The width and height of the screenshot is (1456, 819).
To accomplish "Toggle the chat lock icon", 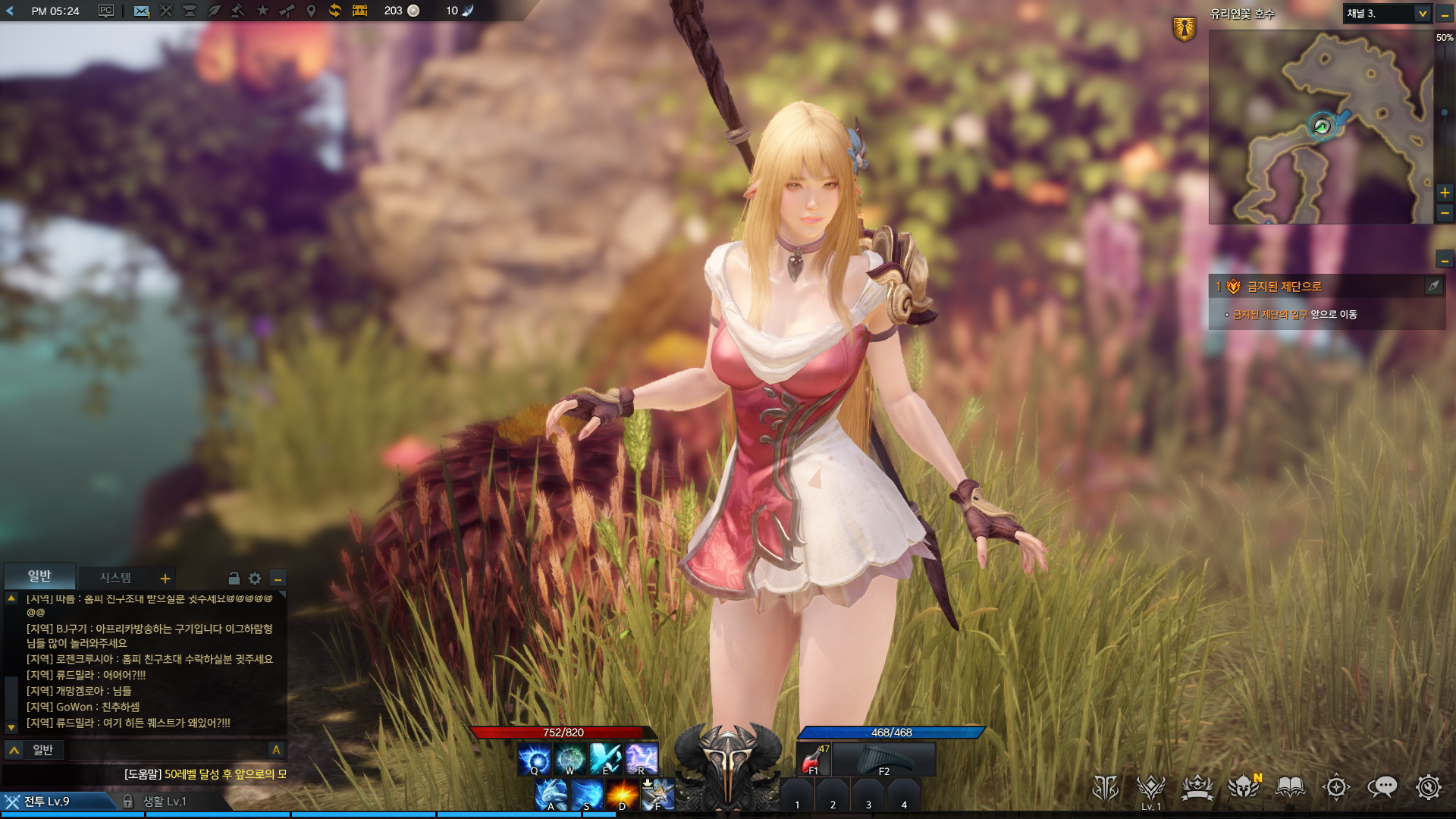I will 234,579.
